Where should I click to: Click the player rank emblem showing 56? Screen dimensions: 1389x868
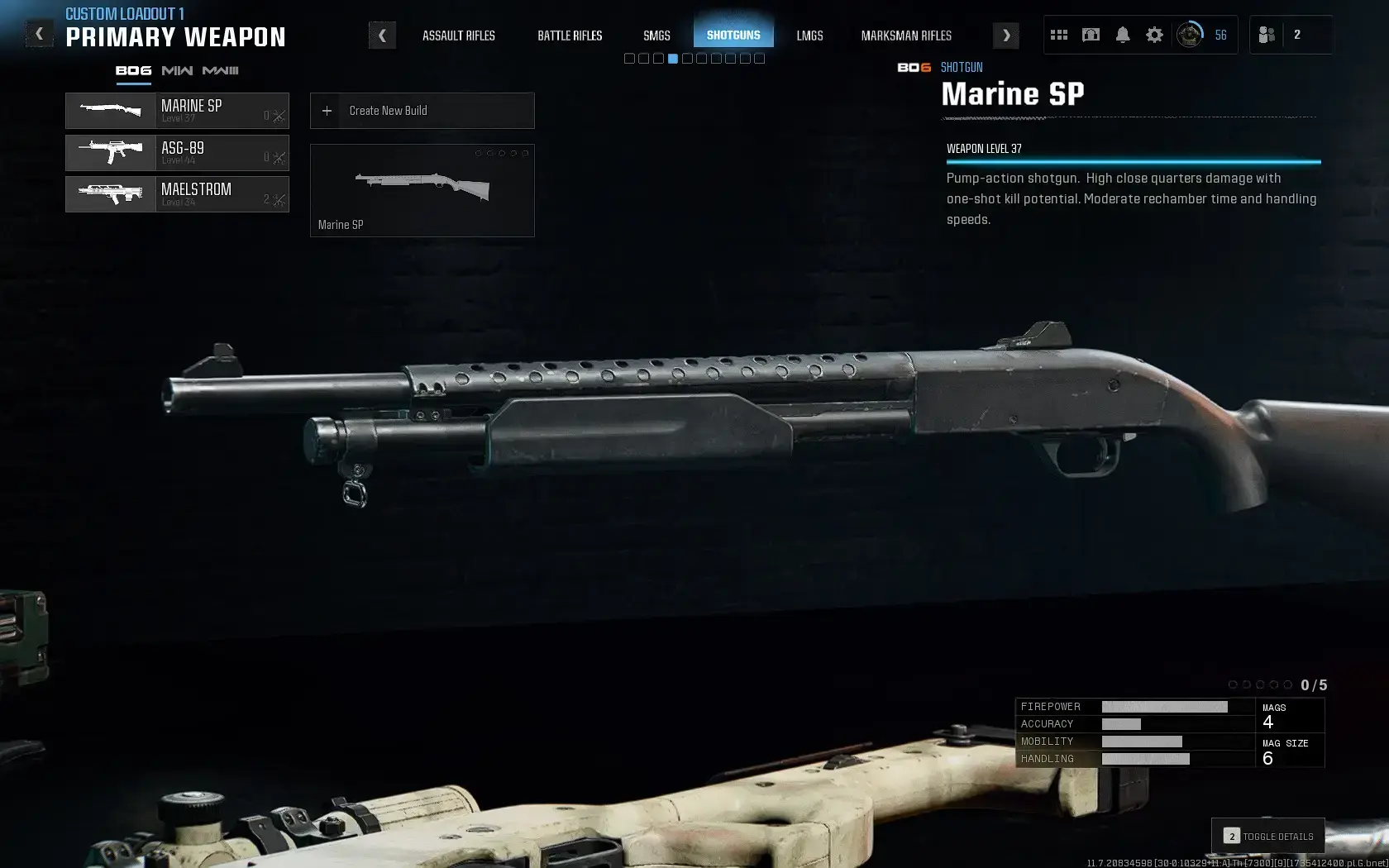(1190, 35)
